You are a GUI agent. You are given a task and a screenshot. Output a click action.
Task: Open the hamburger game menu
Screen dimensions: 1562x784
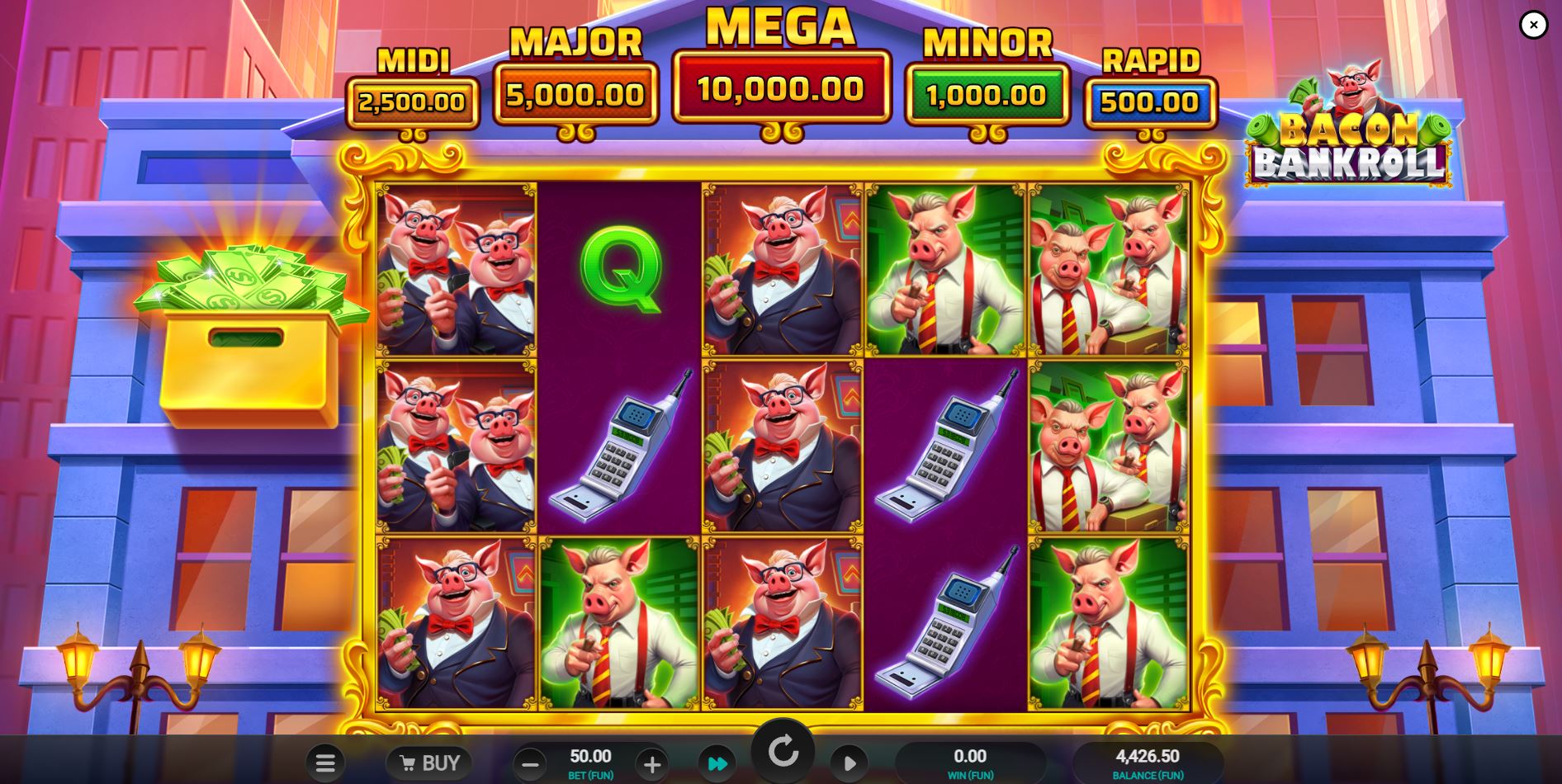[325, 762]
